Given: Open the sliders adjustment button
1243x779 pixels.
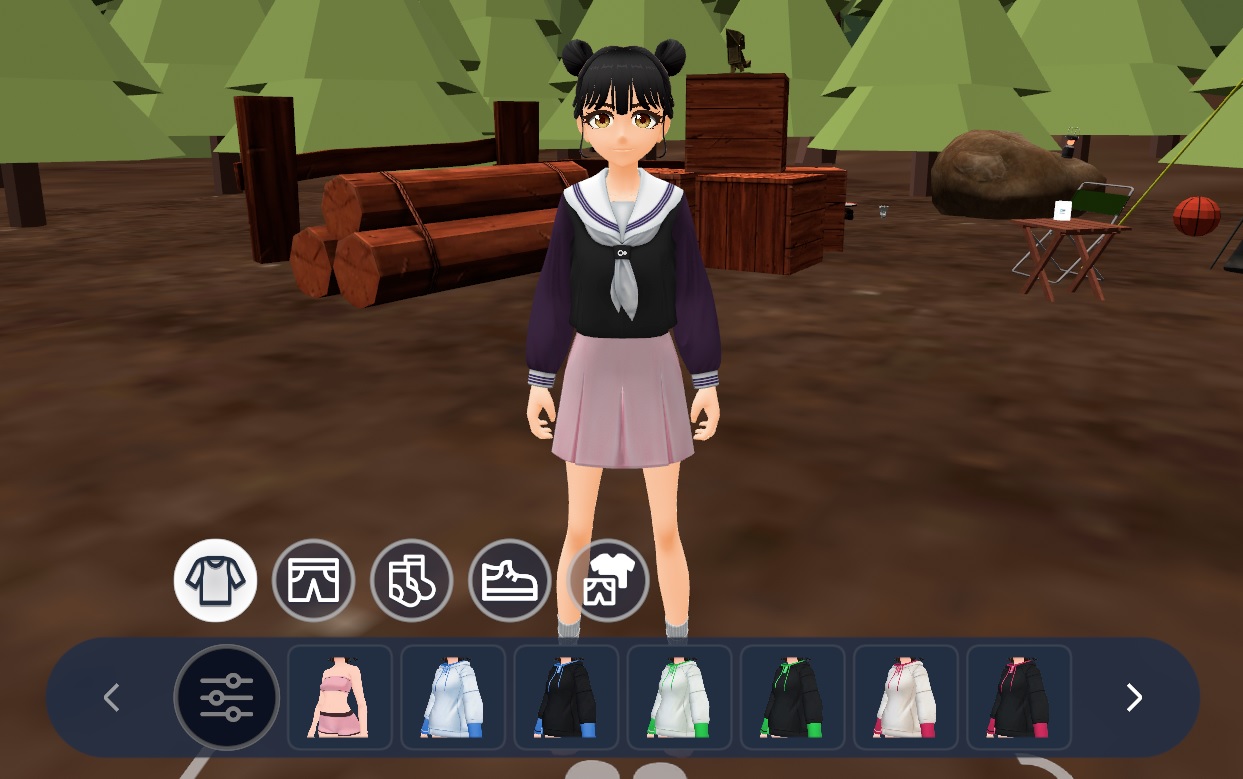Looking at the screenshot, I should click(x=226, y=697).
